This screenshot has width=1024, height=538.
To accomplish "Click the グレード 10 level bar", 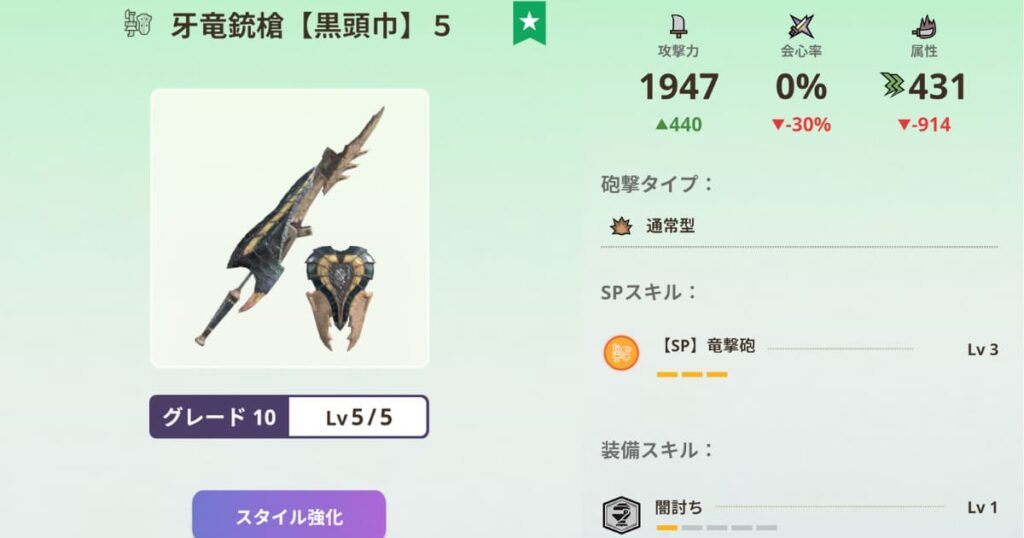I will (x=289, y=417).
